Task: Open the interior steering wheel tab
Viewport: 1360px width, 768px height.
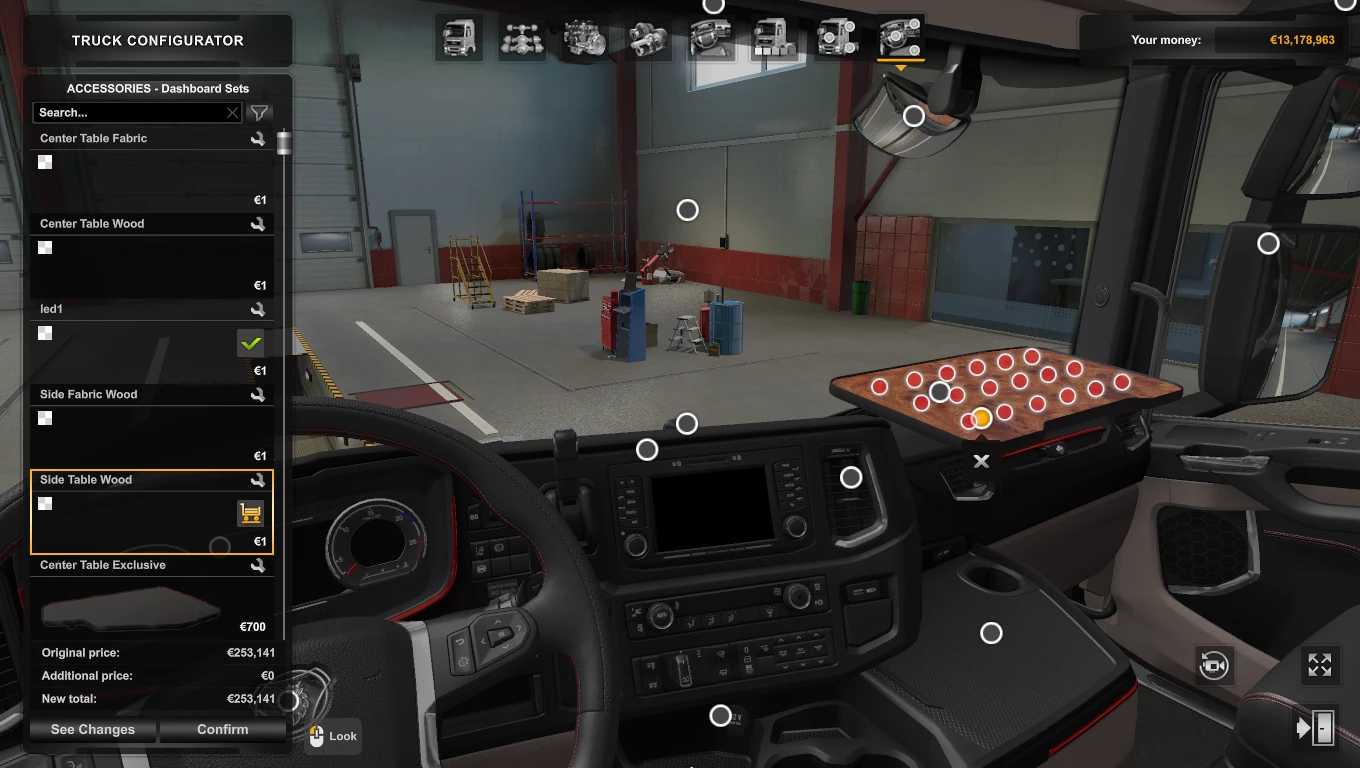Action: pyautogui.click(x=711, y=38)
